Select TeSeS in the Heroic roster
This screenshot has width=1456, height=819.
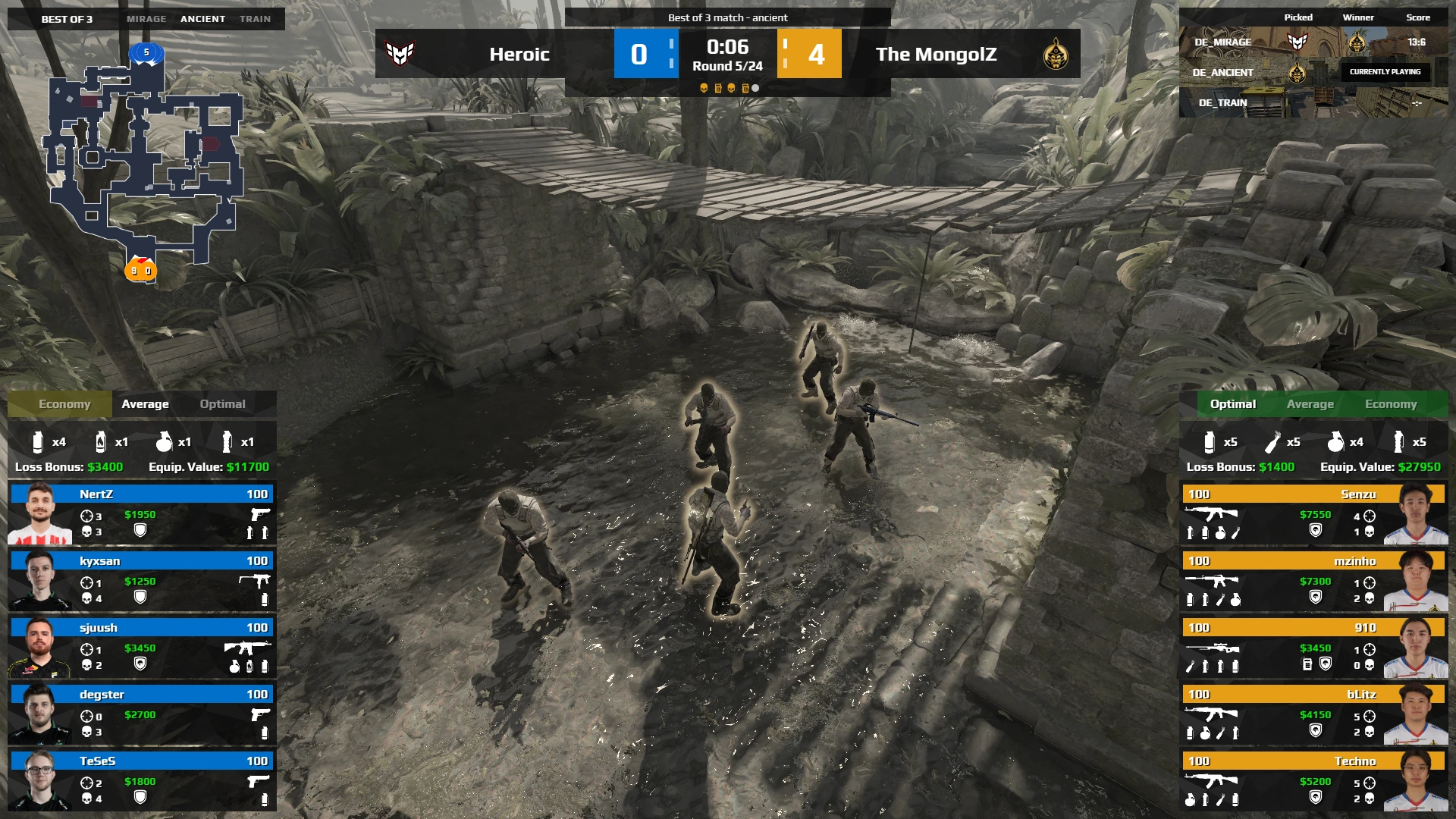pos(142,780)
